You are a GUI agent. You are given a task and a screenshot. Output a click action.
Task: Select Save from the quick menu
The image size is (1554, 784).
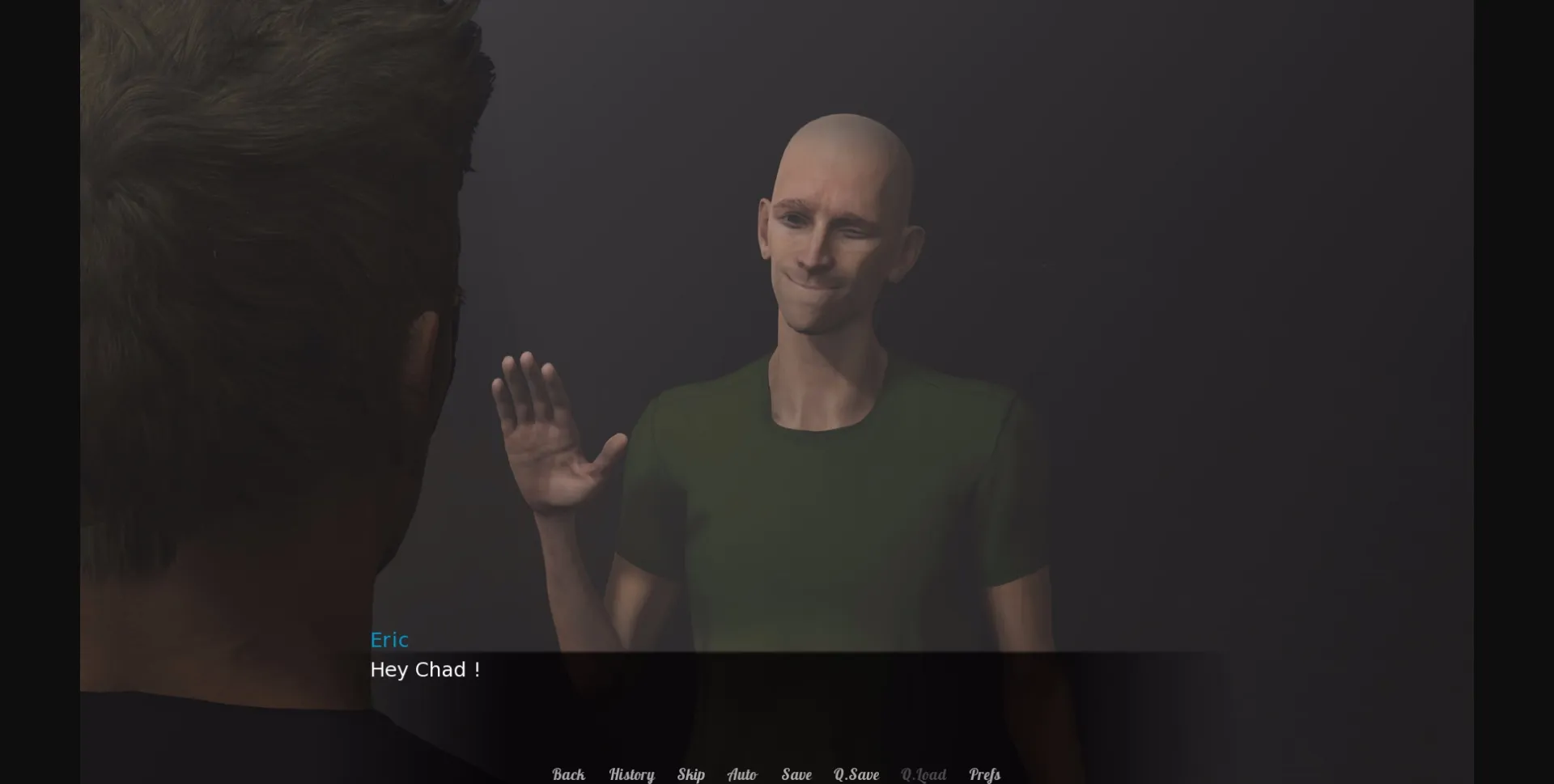(796, 774)
